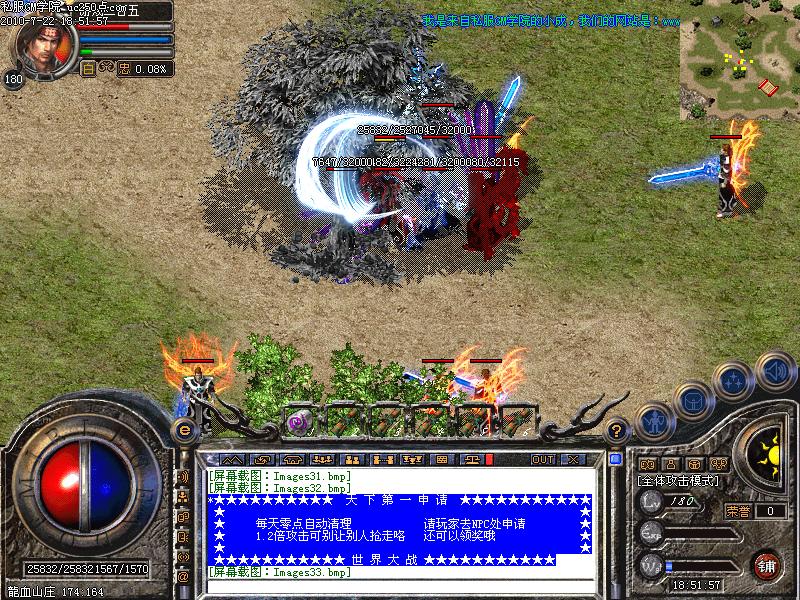
Task: Open the red 铺 shop button
Action: [x=767, y=564]
